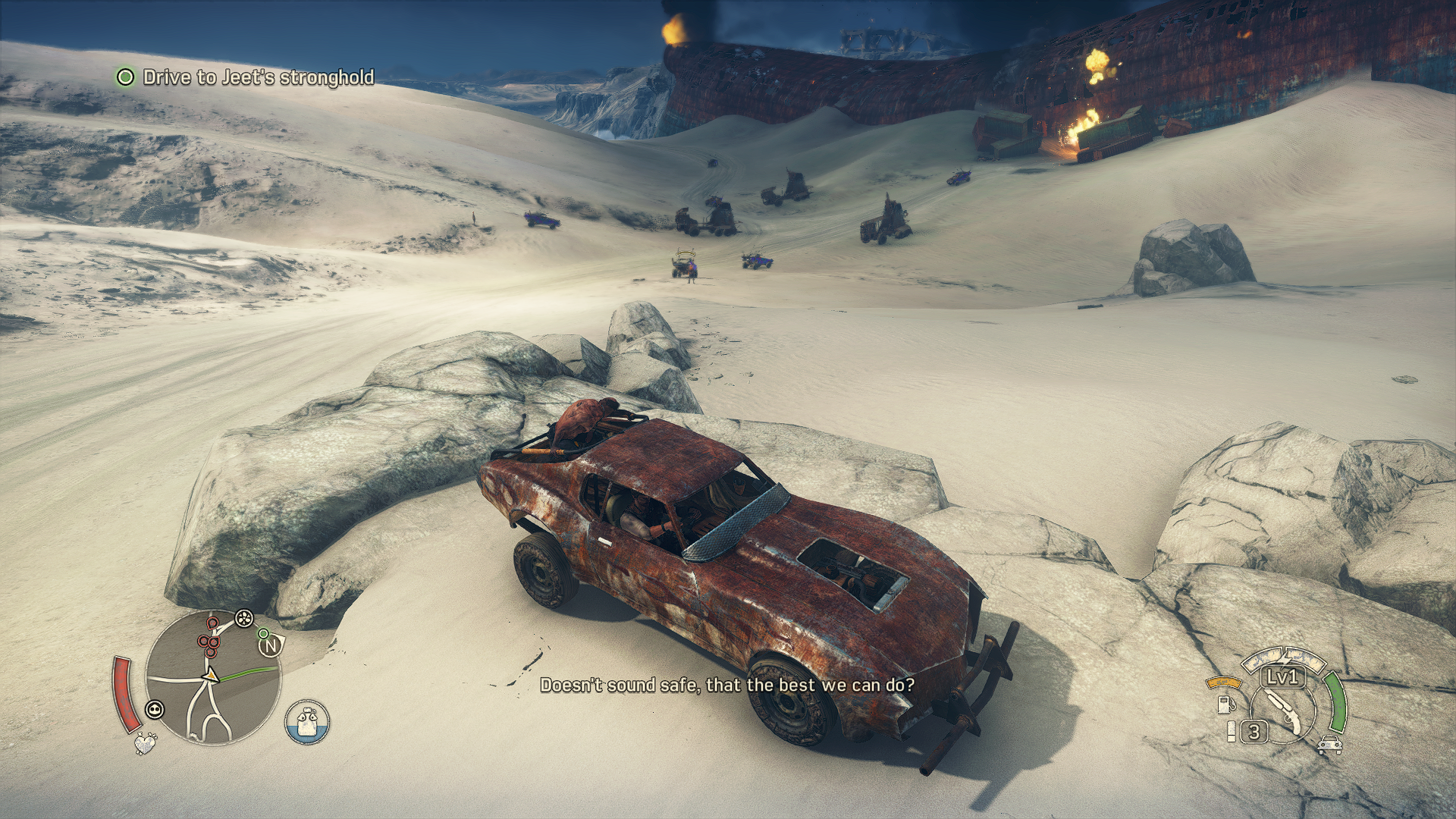The height and width of the screenshot is (819, 1456).
Task: Select the Lv1 level badge
Action: pos(1282,676)
